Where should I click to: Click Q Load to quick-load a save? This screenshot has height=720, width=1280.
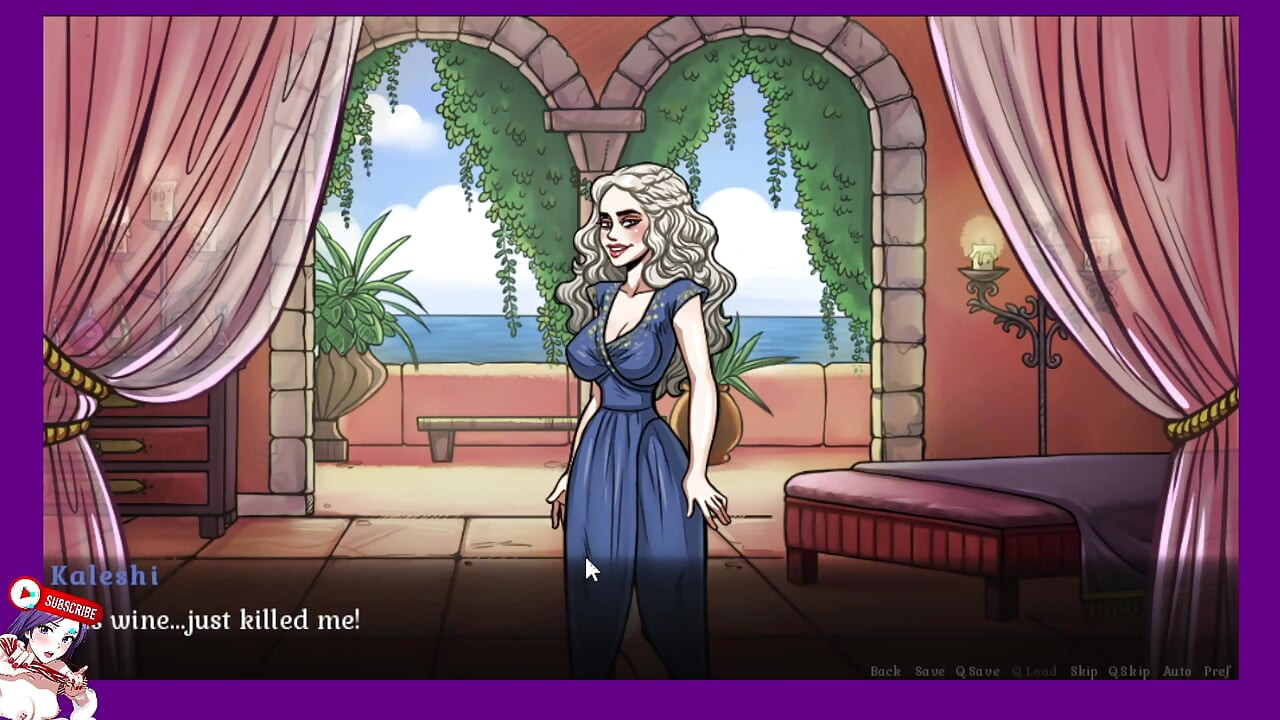click(x=1034, y=671)
